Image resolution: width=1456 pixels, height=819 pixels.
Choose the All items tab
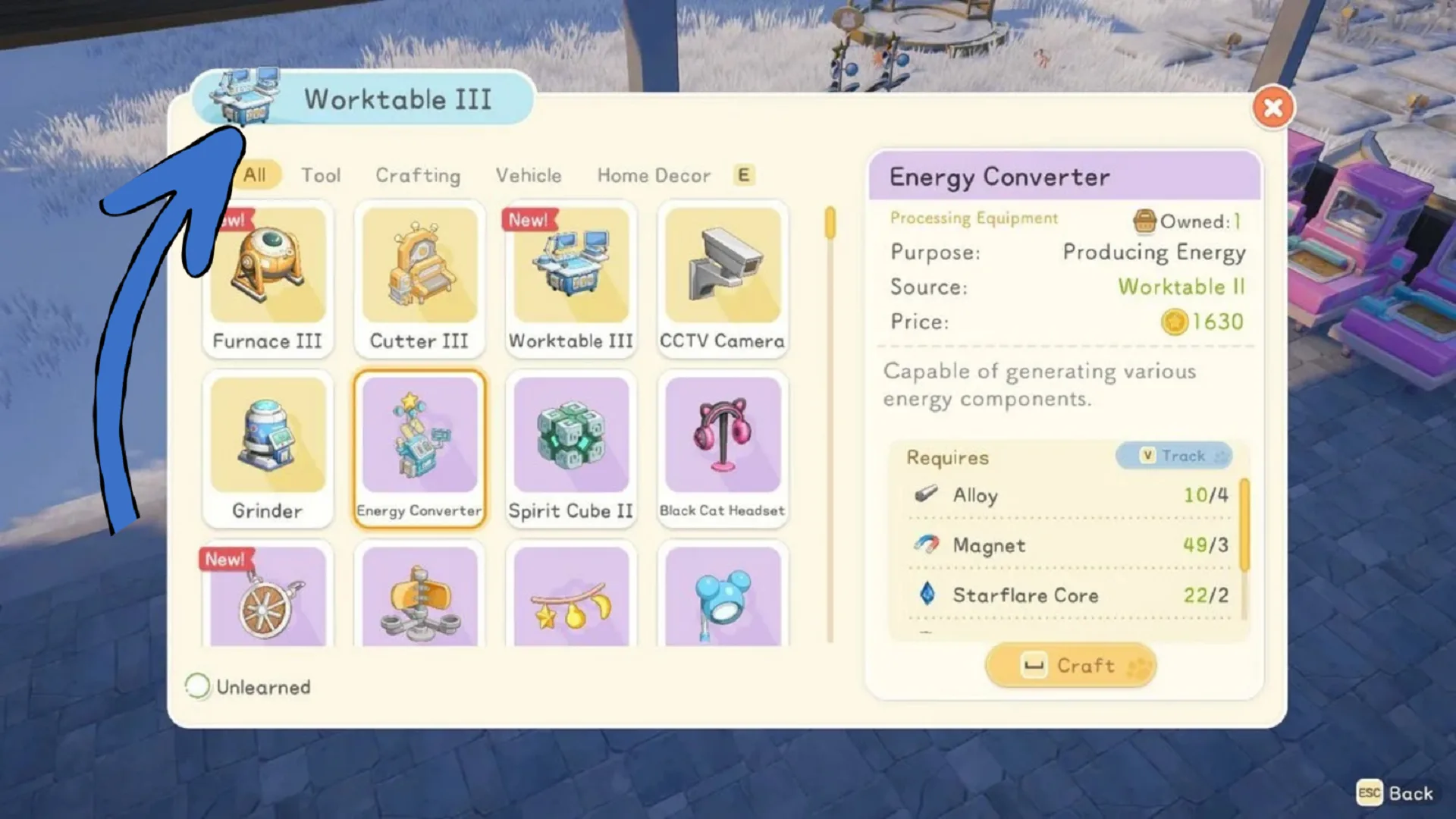pyautogui.click(x=256, y=175)
